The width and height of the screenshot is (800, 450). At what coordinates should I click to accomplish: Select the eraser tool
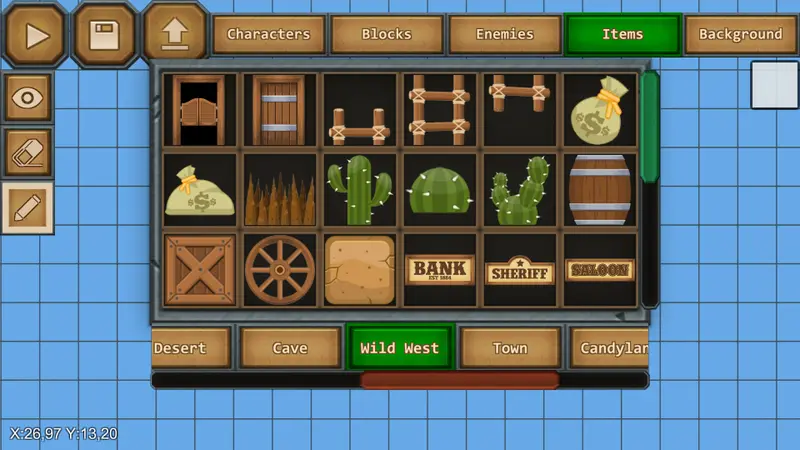point(28,153)
